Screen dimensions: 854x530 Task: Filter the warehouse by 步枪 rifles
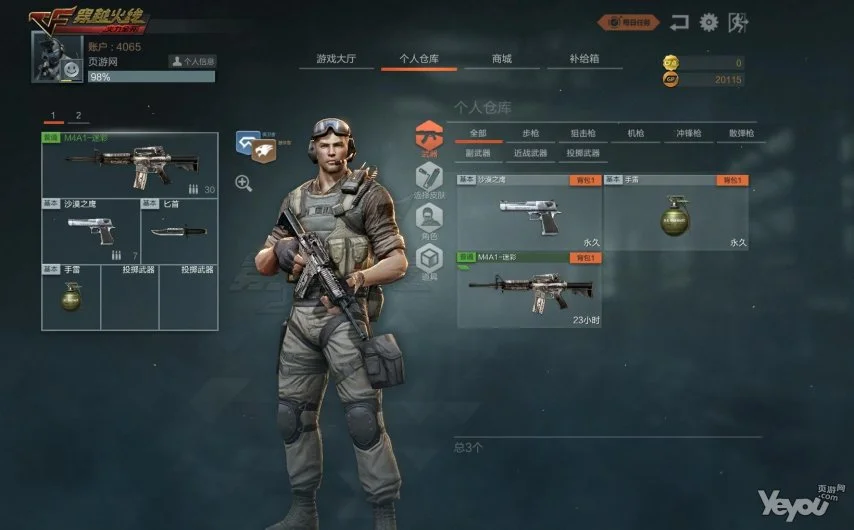pos(530,133)
